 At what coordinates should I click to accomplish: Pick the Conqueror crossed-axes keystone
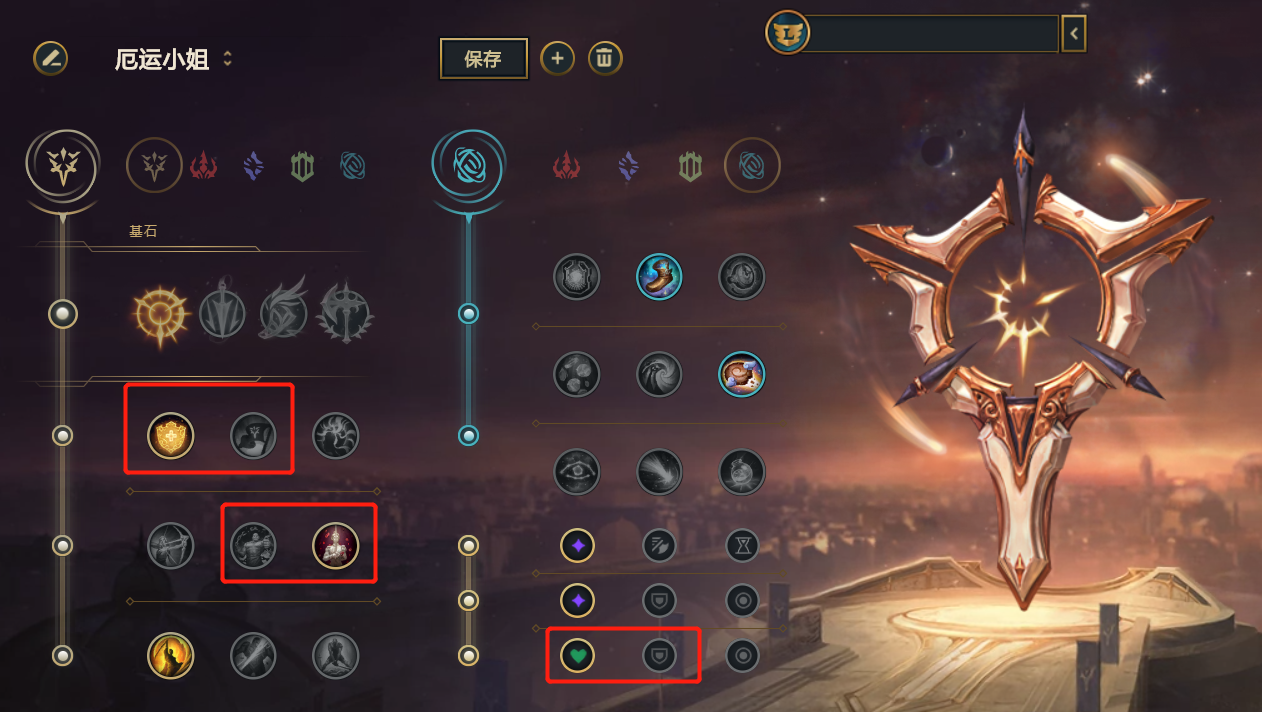344,314
